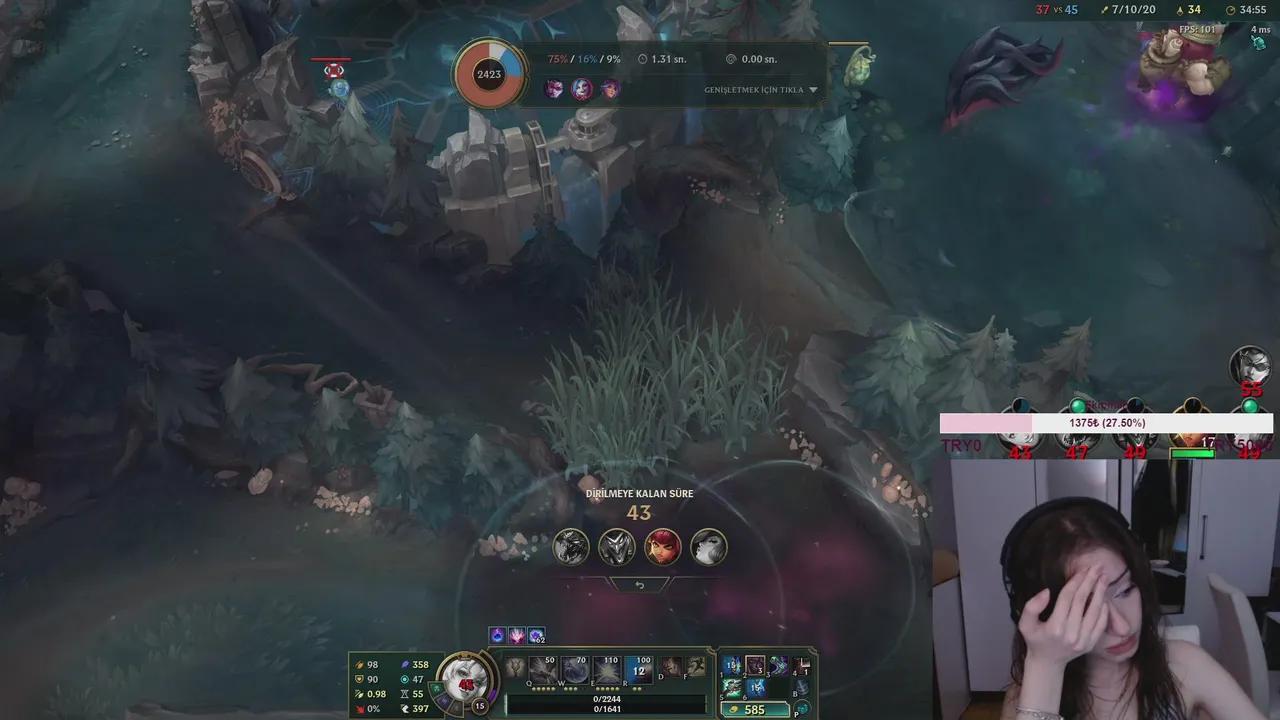The height and width of the screenshot is (720, 1280).
Task: Select the item in inventory slot 5
Action: pyautogui.click(x=733, y=688)
